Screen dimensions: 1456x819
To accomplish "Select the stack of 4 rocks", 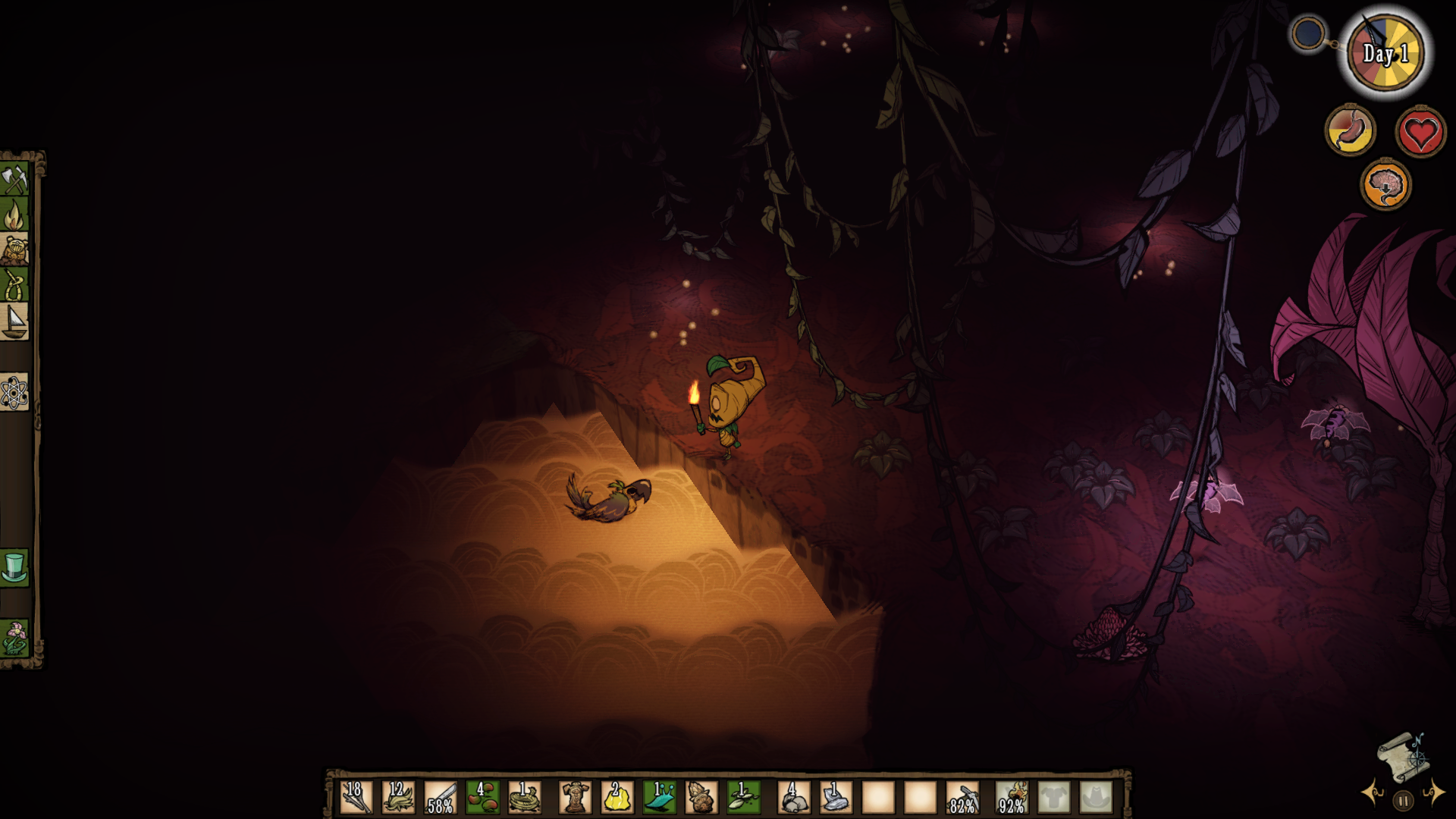I will (x=793, y=798).
